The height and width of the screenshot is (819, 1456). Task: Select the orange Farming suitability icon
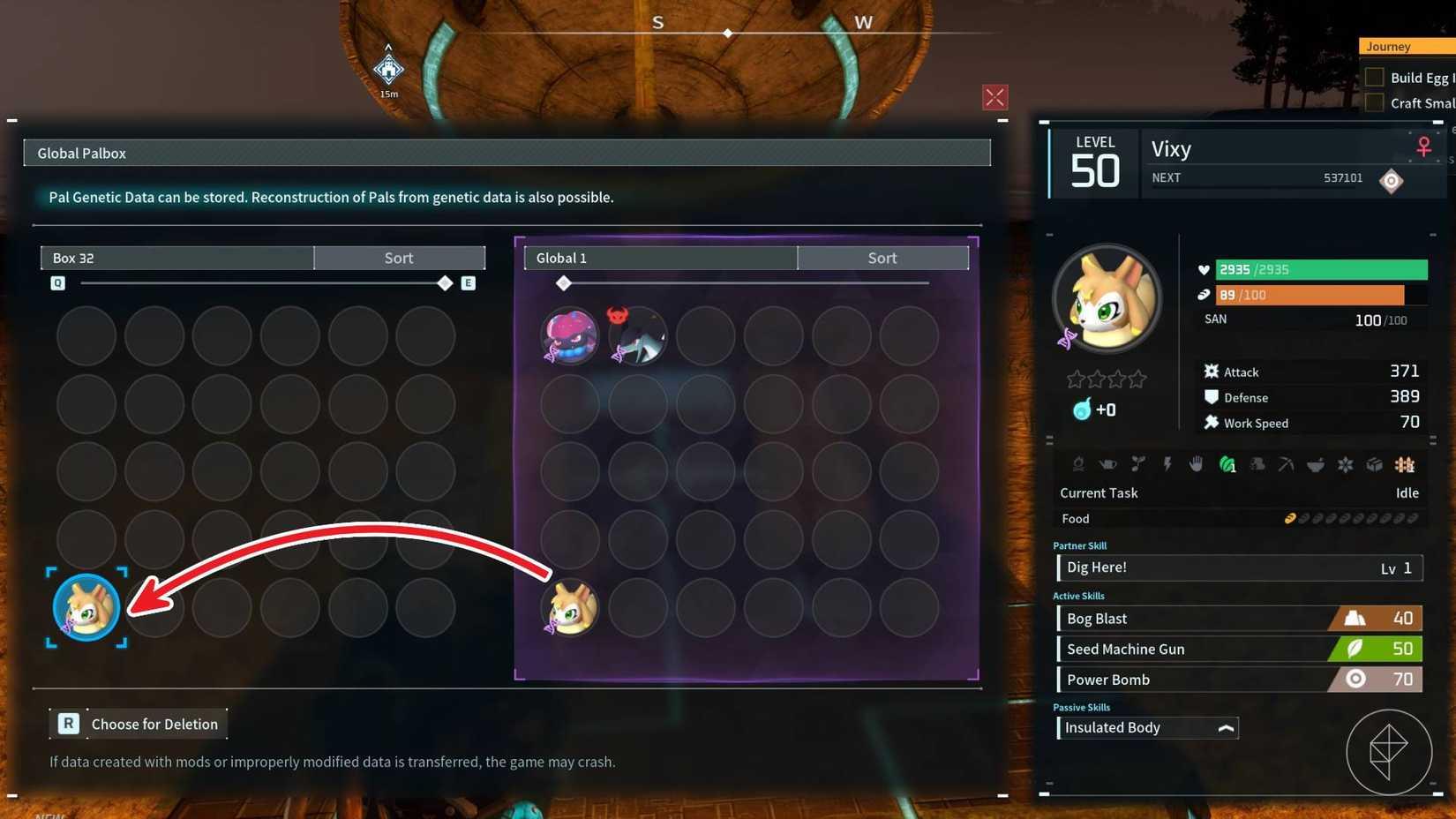pos(1405,465)
